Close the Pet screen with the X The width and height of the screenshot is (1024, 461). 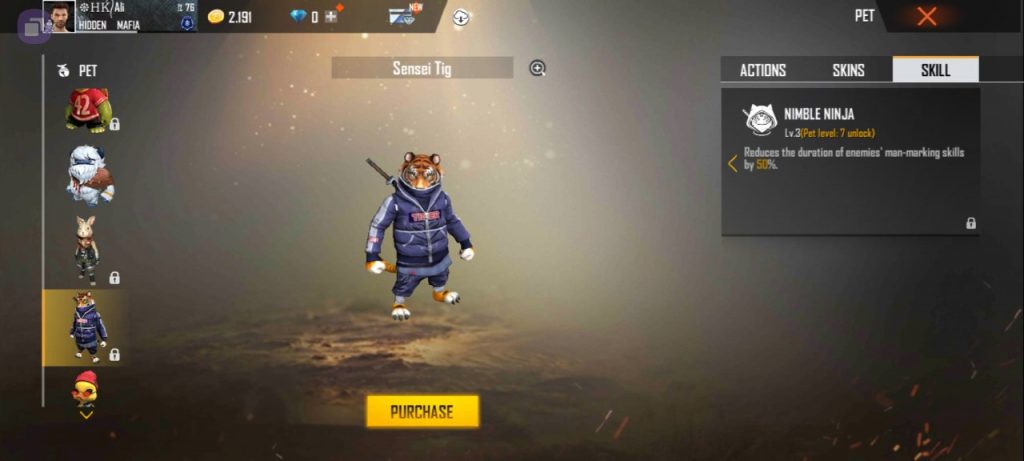(927, 16)
